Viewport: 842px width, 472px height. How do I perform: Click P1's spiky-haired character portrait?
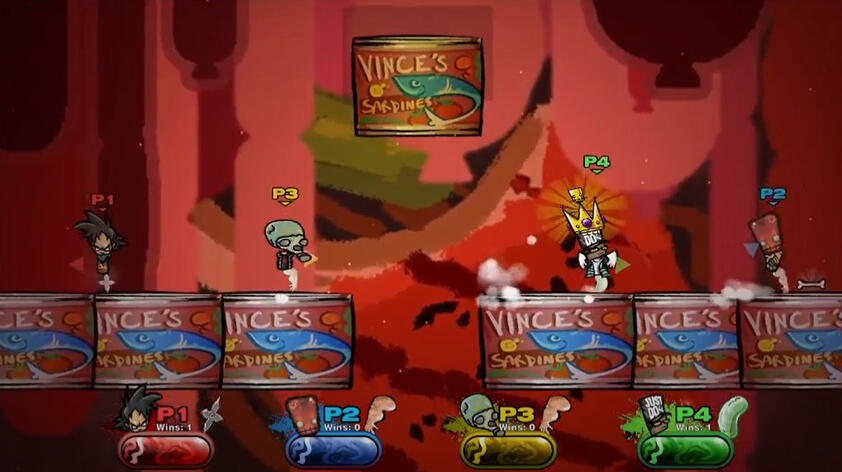(136, 409)
